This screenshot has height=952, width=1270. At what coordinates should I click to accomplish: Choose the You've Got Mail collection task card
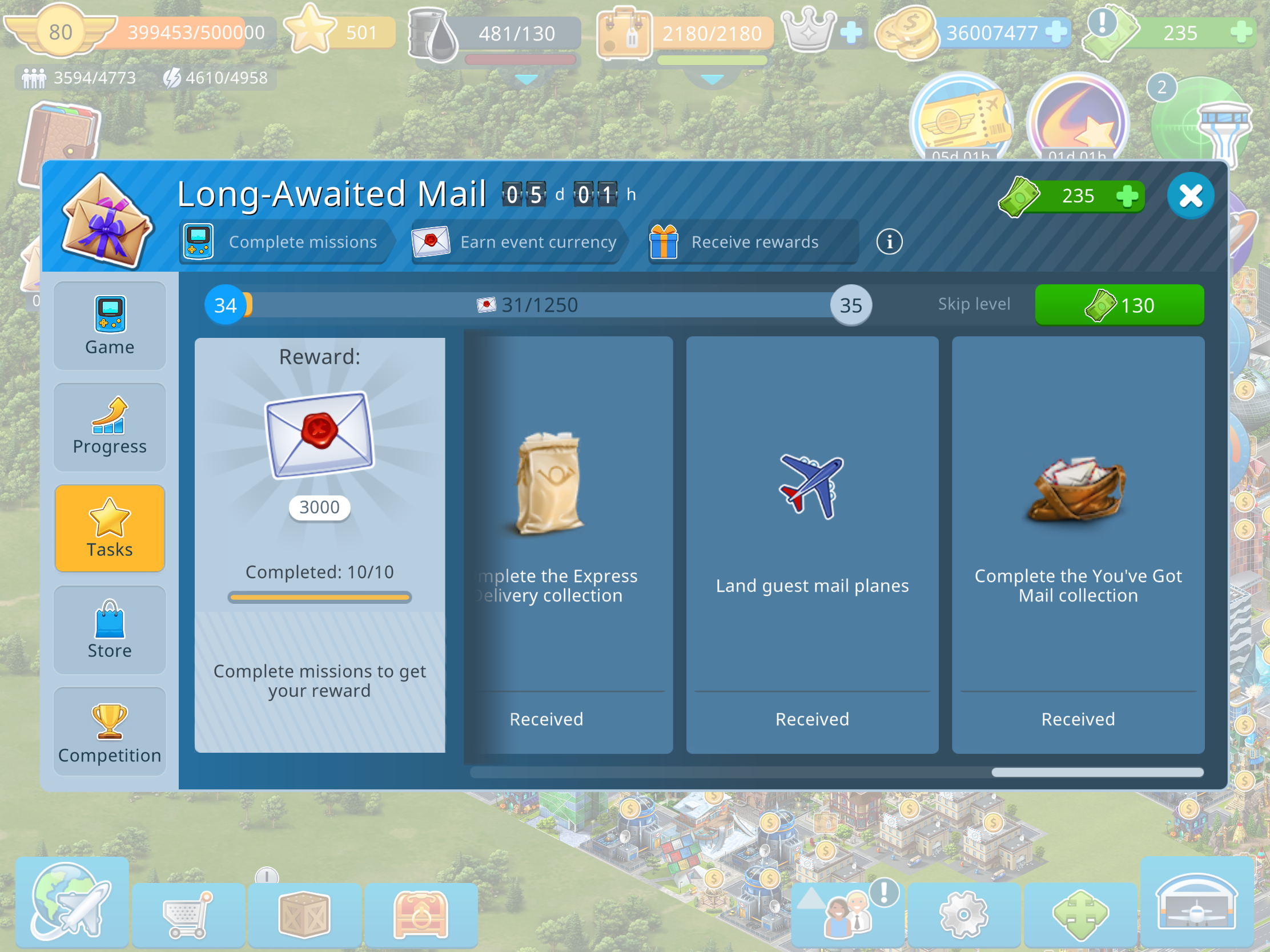click(1078, 544)
